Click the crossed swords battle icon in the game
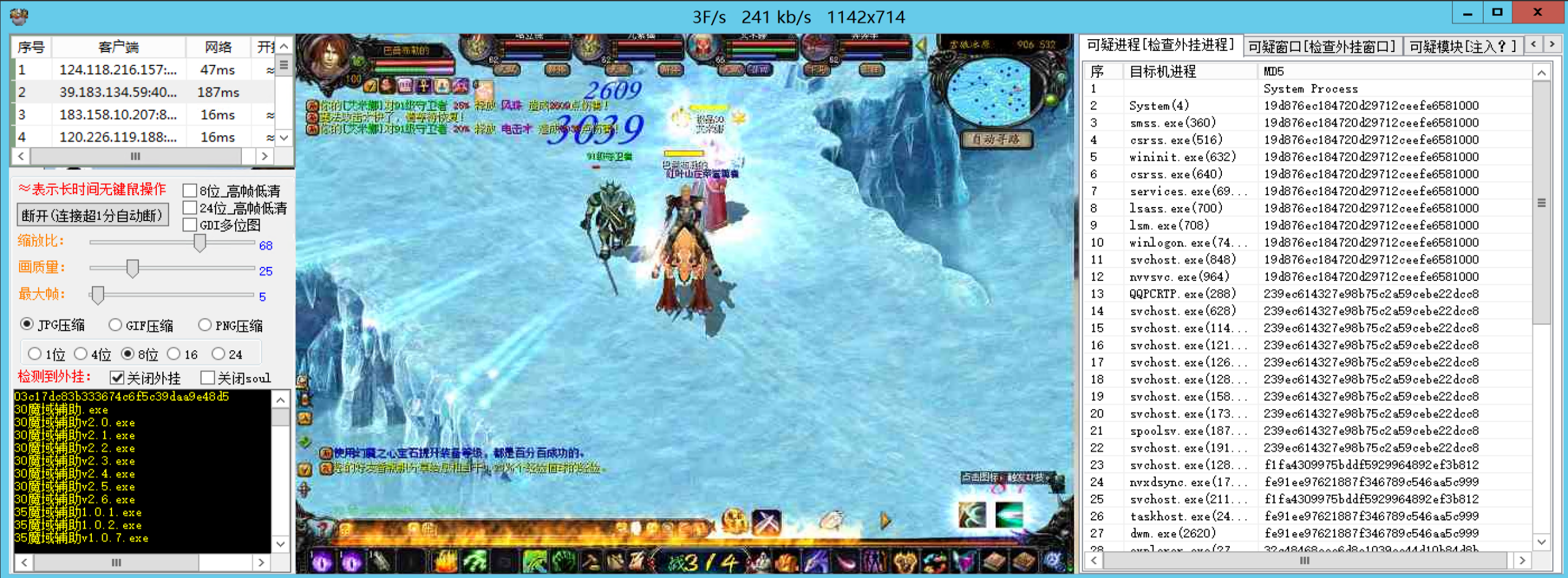The width and height of the screenshot is (1568, 578). (x=766, y=522)
